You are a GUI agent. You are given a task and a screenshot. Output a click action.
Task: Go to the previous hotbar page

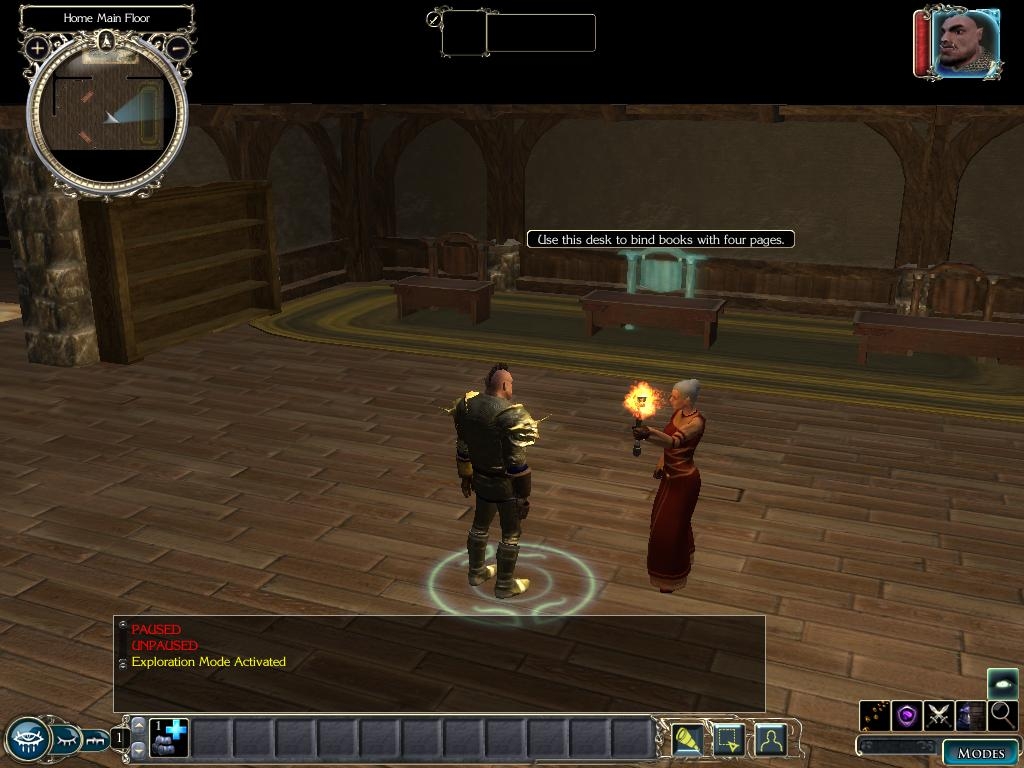[139, 724]
